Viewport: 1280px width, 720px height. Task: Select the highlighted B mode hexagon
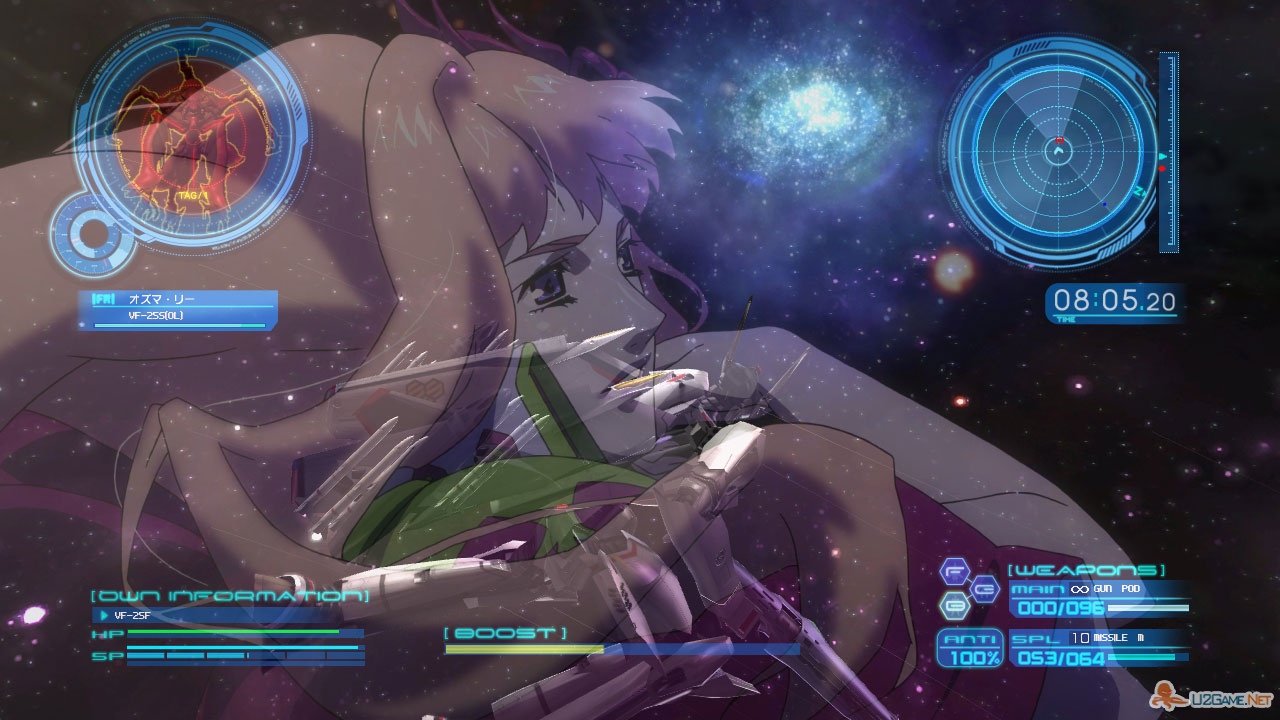point(955,605)
